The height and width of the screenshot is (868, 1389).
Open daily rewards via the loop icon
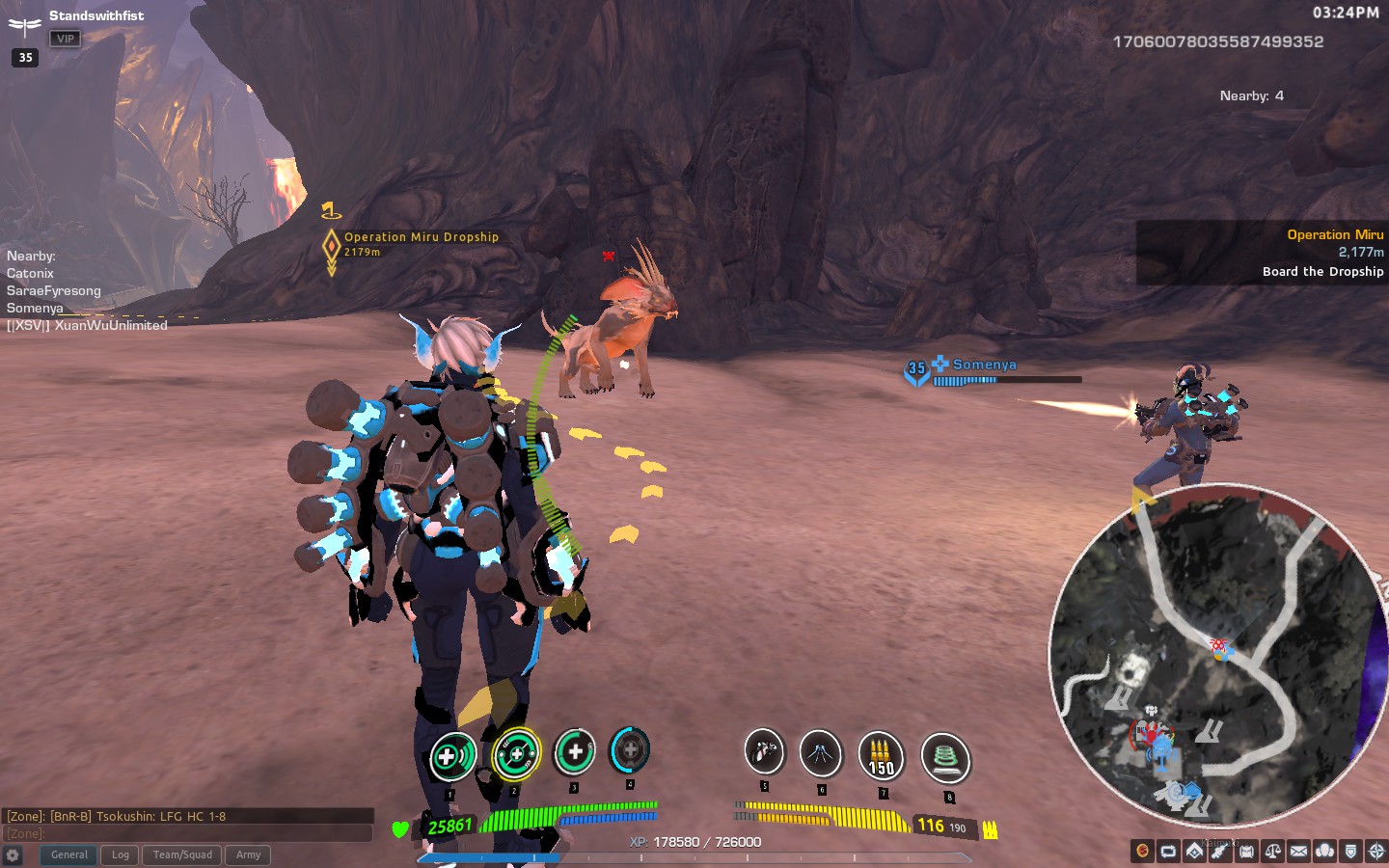coord(1169,852)
